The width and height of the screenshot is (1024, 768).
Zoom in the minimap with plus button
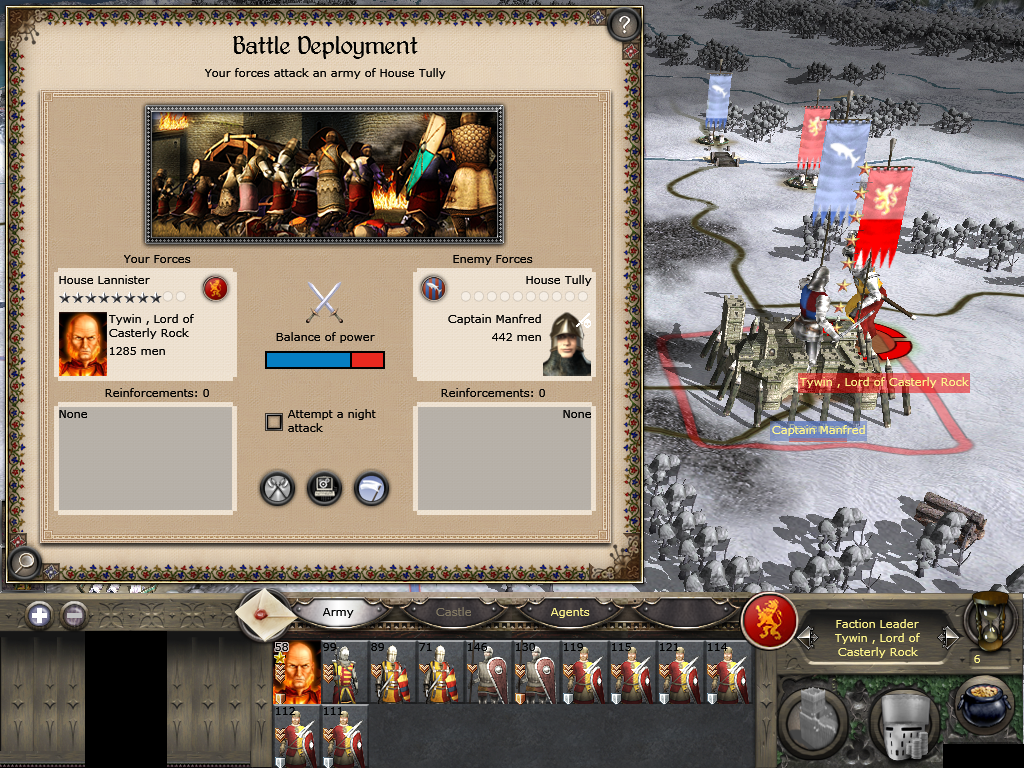click(x=40, y=615)
